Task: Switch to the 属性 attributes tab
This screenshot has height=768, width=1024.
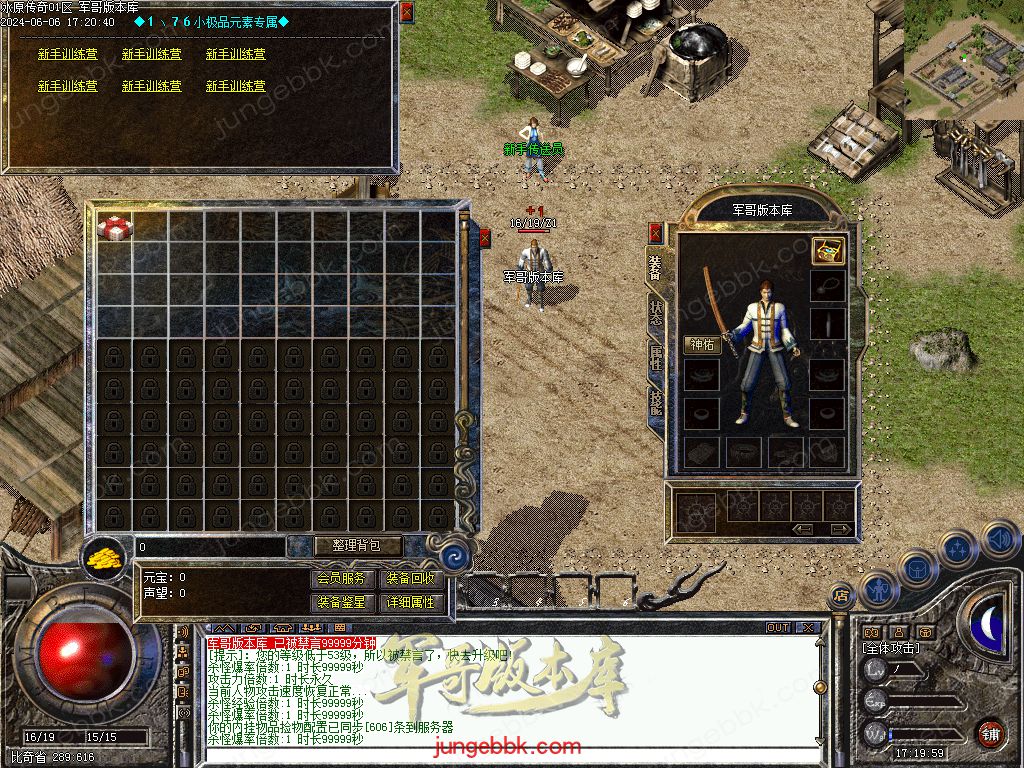Action: (x=656, y=360)
